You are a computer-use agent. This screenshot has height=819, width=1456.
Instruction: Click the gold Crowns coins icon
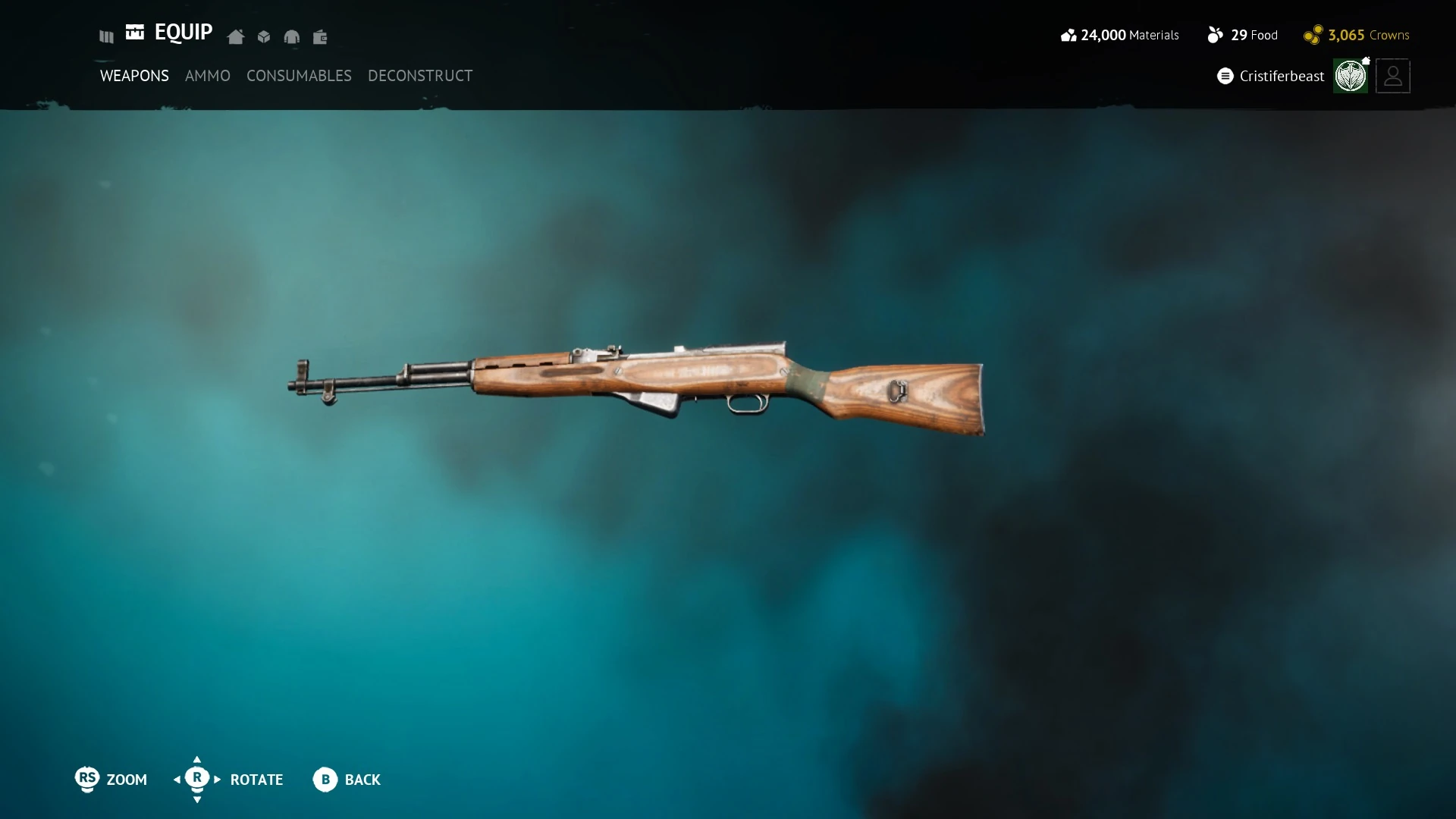(1313, 35)
